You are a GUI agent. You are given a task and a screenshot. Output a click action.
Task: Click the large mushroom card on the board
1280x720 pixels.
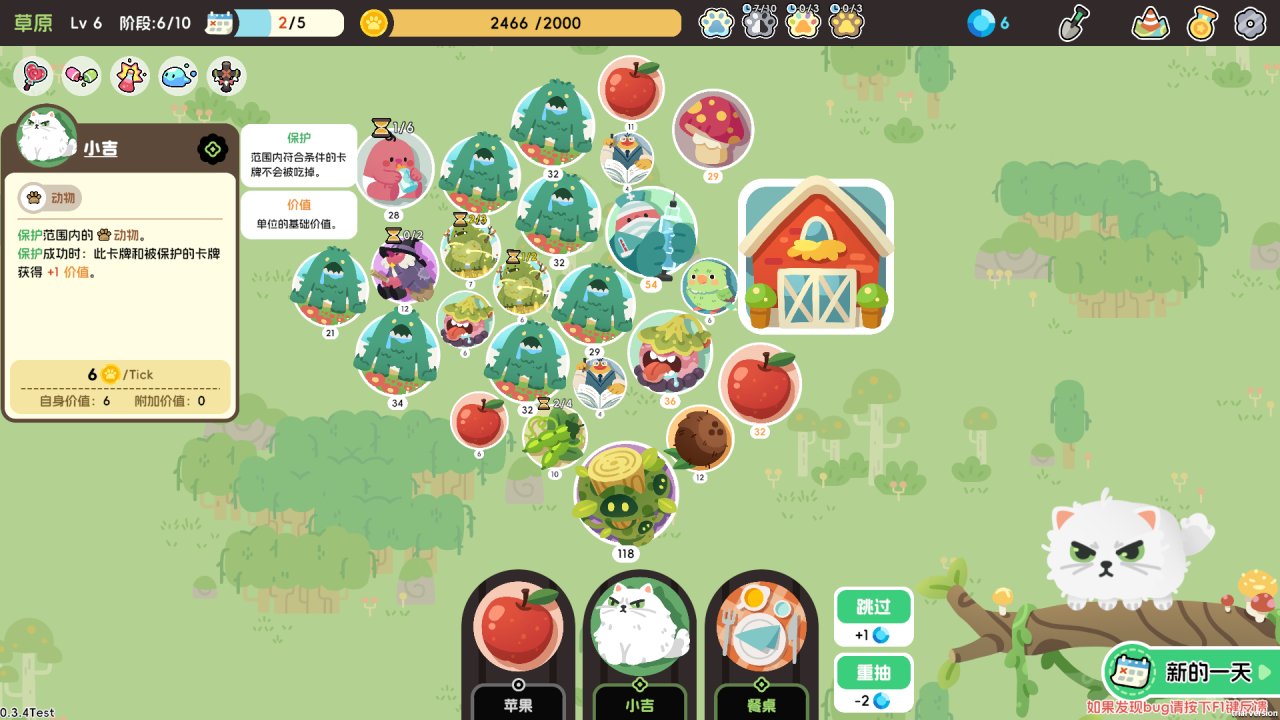[x=713, y=130]
